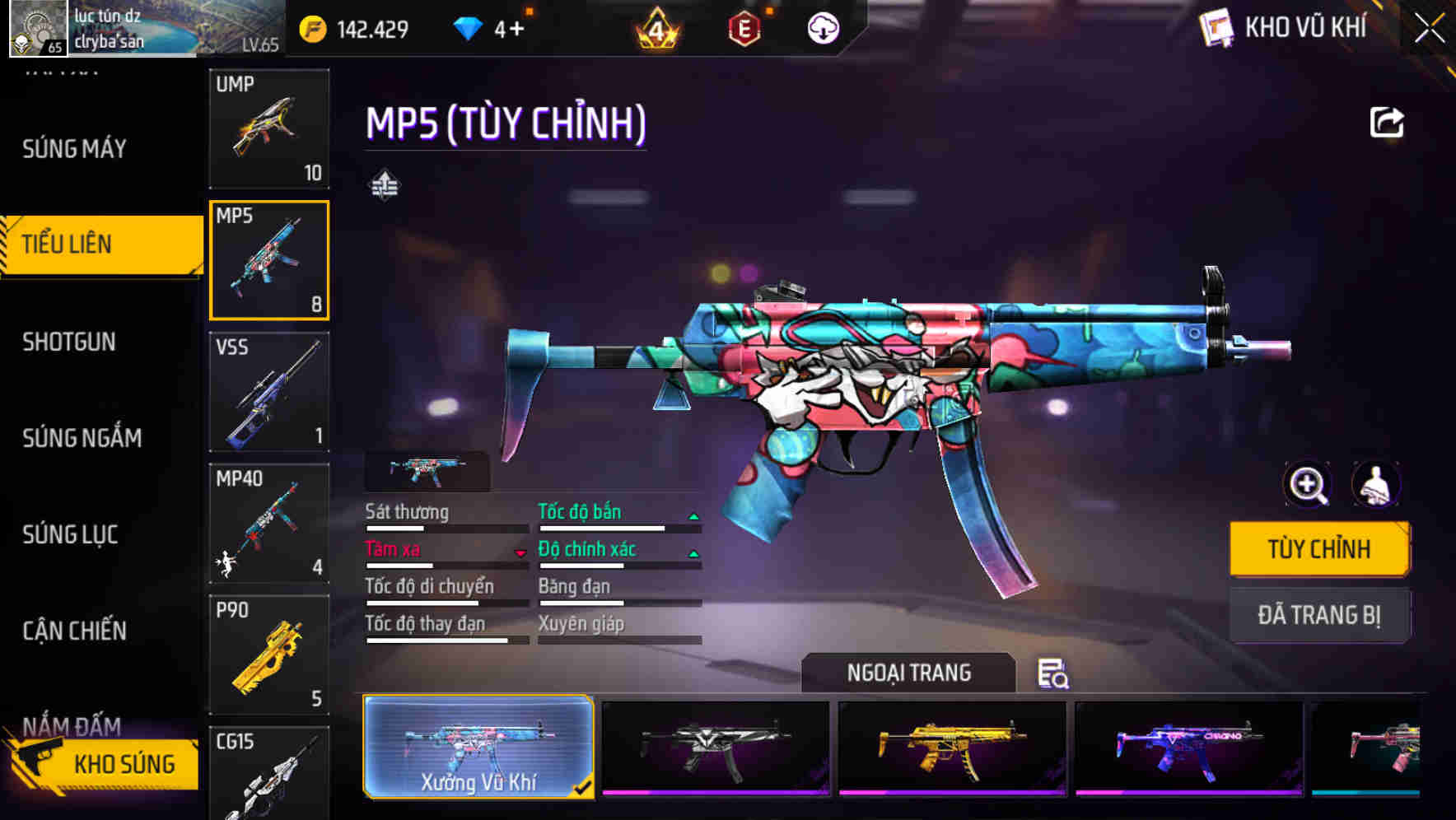The height and width of the screenshot is (820, 1456).
Task: Choose the gold MP5 skin thumbnail
Action: [x=952, y=748]
